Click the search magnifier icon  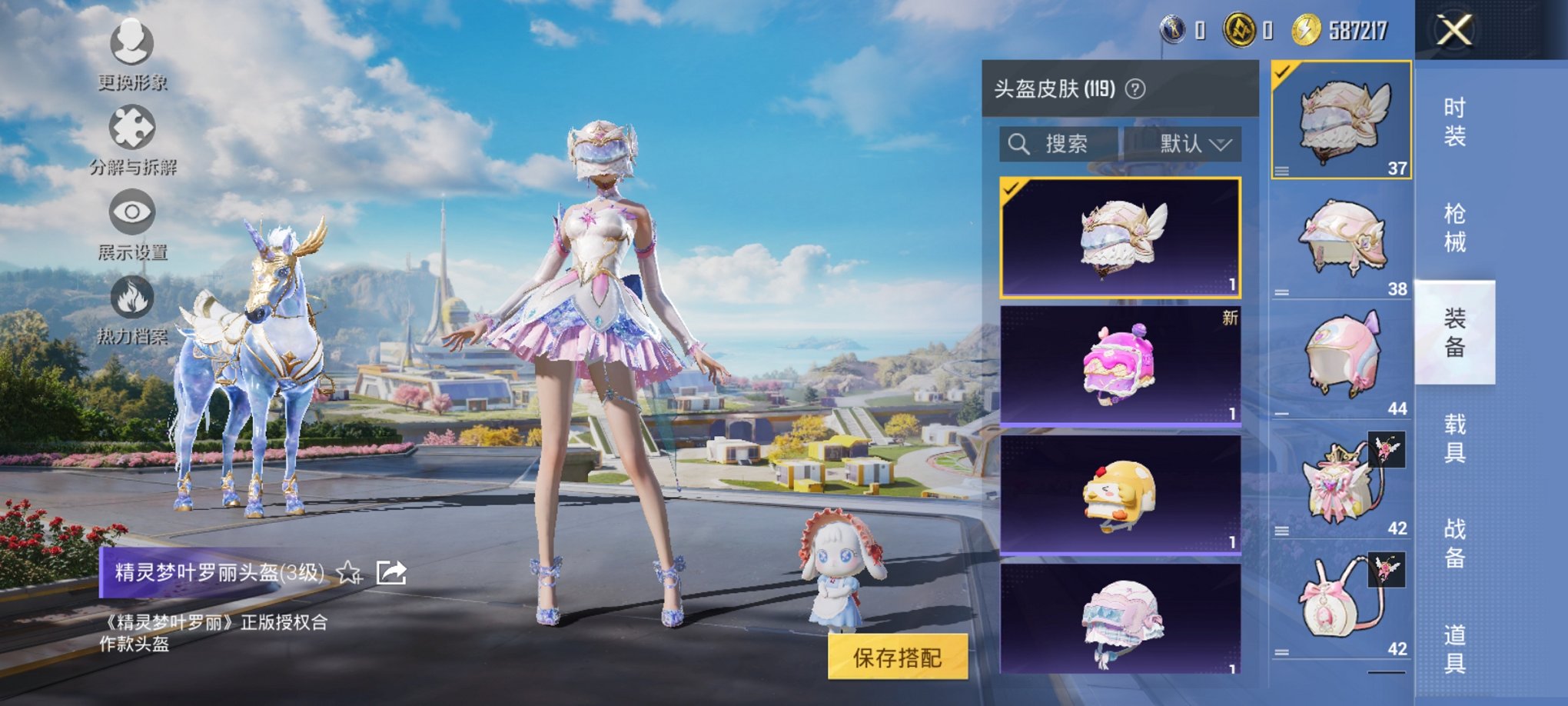1021,143
